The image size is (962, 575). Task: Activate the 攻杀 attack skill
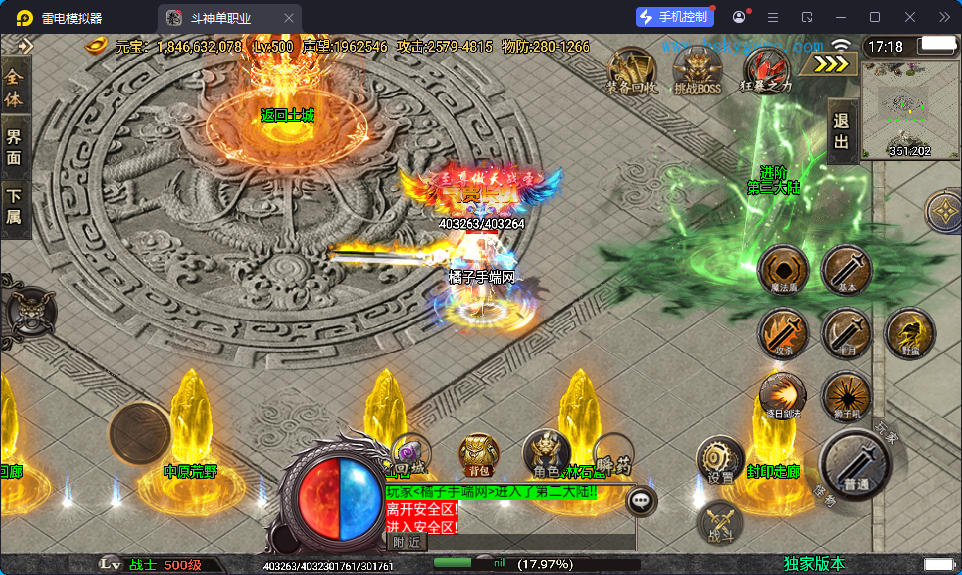pos(783,333)
